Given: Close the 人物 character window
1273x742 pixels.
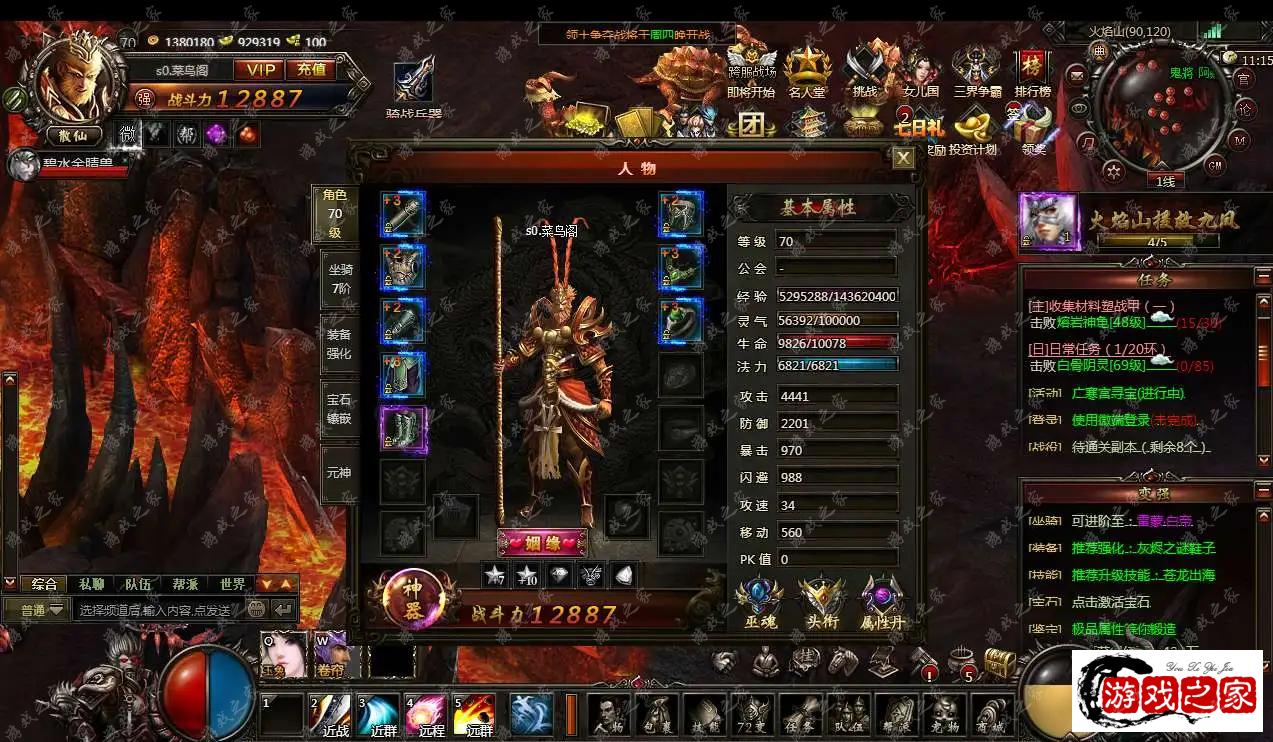Looking at the screenshot, I should click(x=903, y=158).
